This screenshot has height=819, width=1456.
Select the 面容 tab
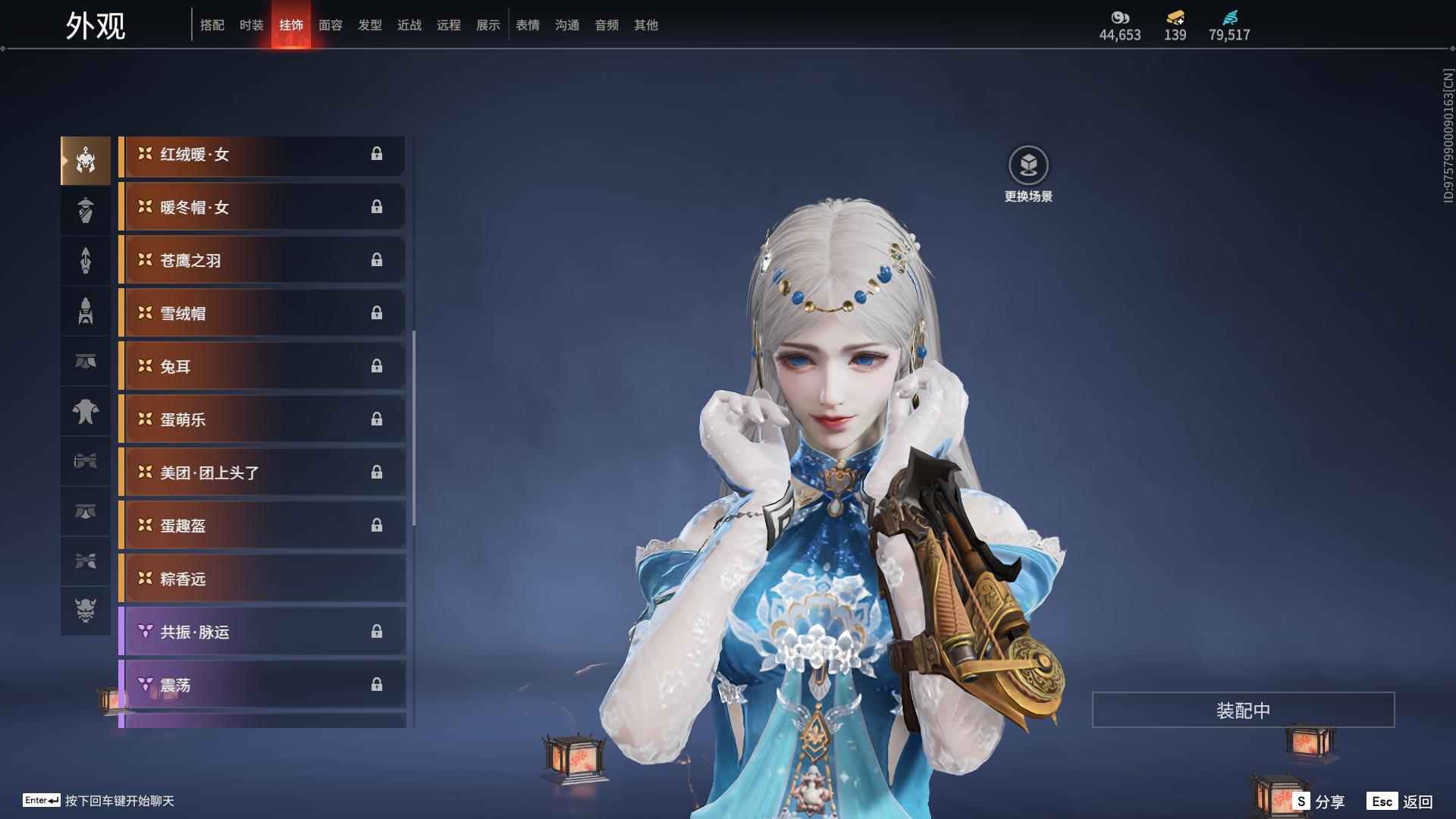click(x=330, y=25)
